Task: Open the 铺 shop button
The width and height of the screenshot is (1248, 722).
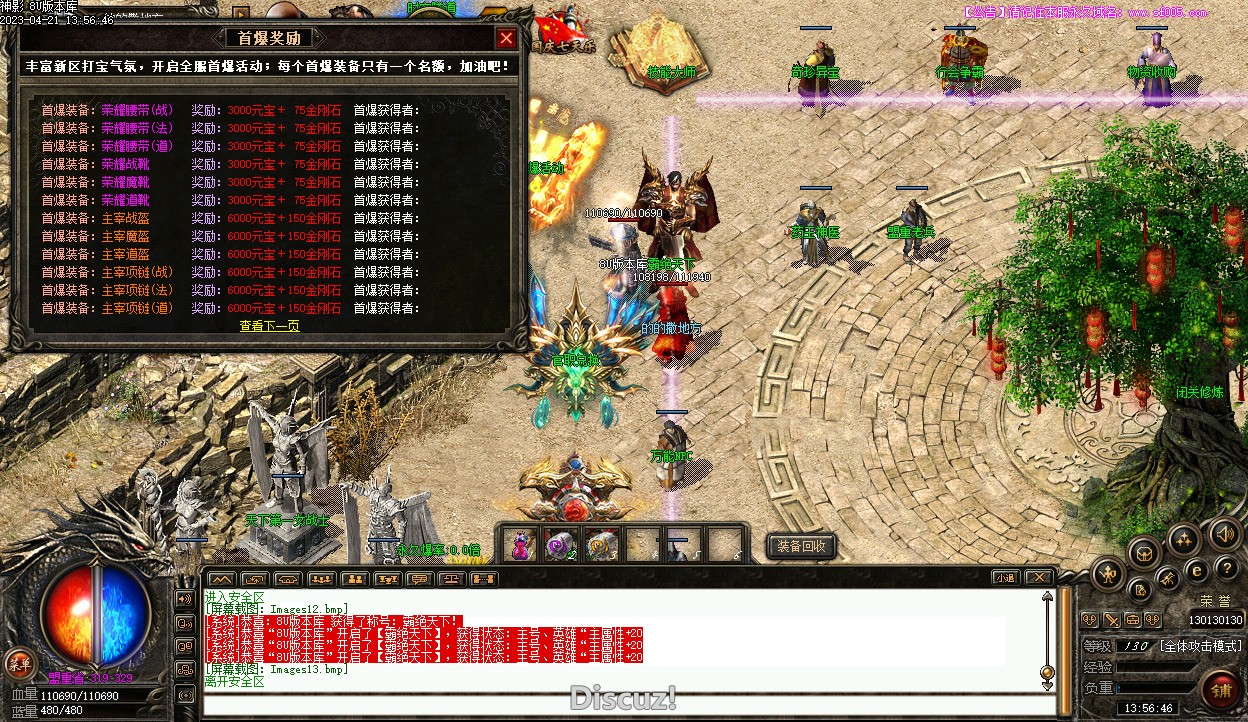Action: click(1220, 692)
